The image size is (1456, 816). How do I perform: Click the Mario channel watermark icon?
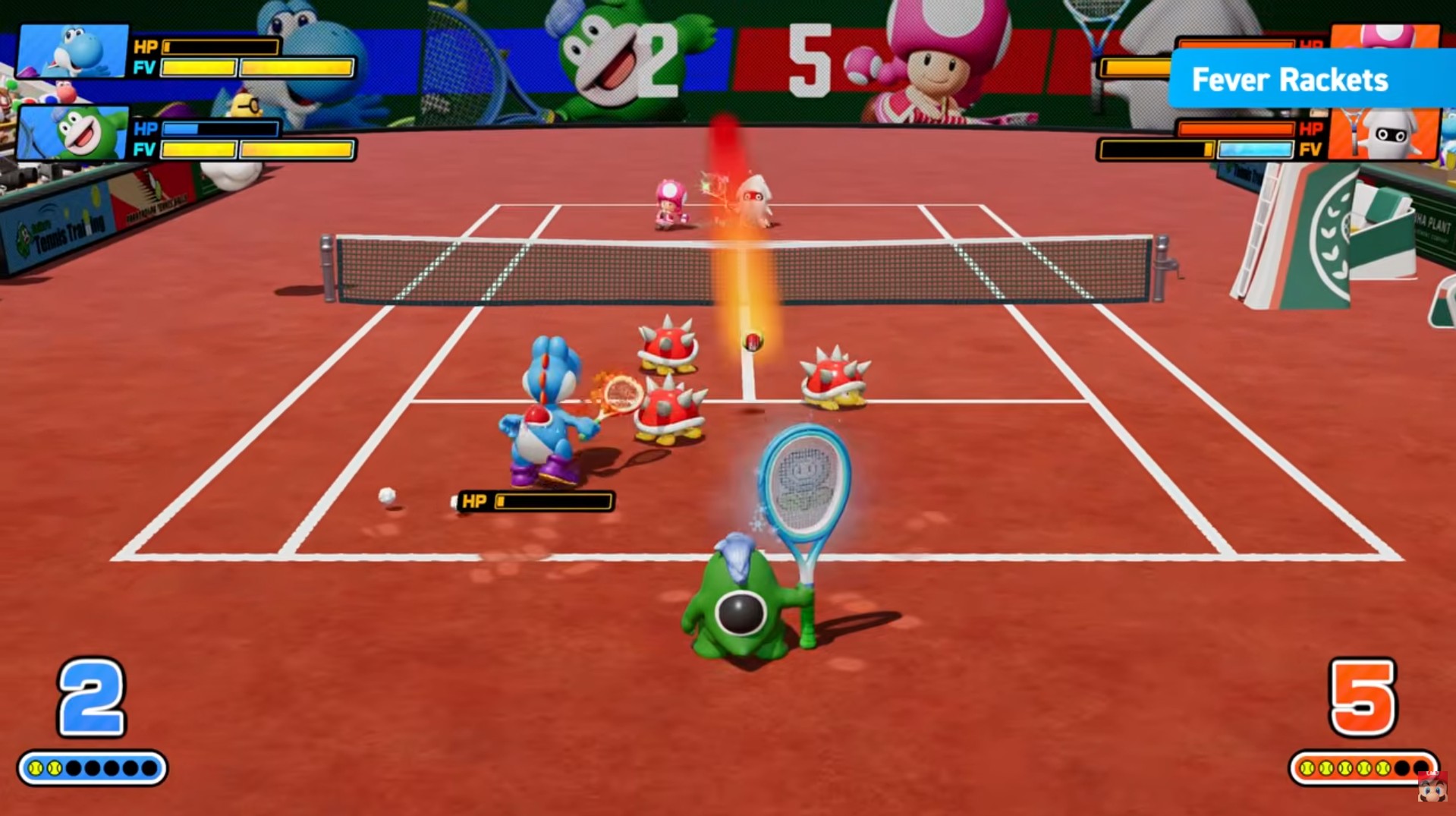coord(1431,788)
